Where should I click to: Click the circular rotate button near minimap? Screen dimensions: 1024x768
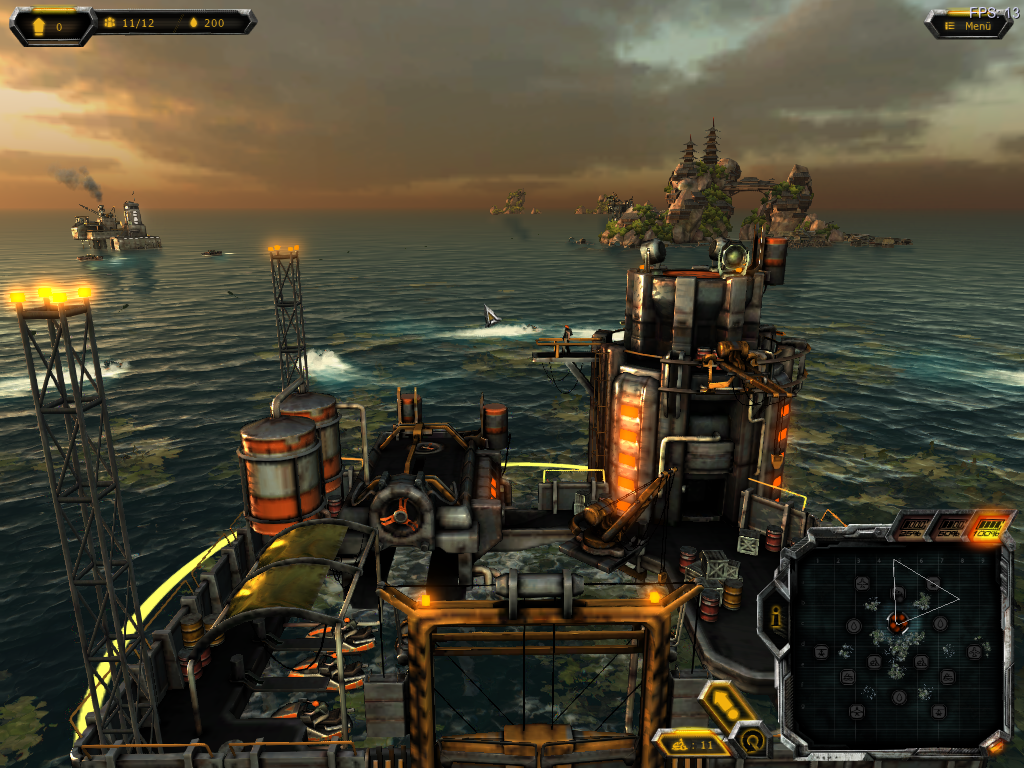click(x=751, y=741)
